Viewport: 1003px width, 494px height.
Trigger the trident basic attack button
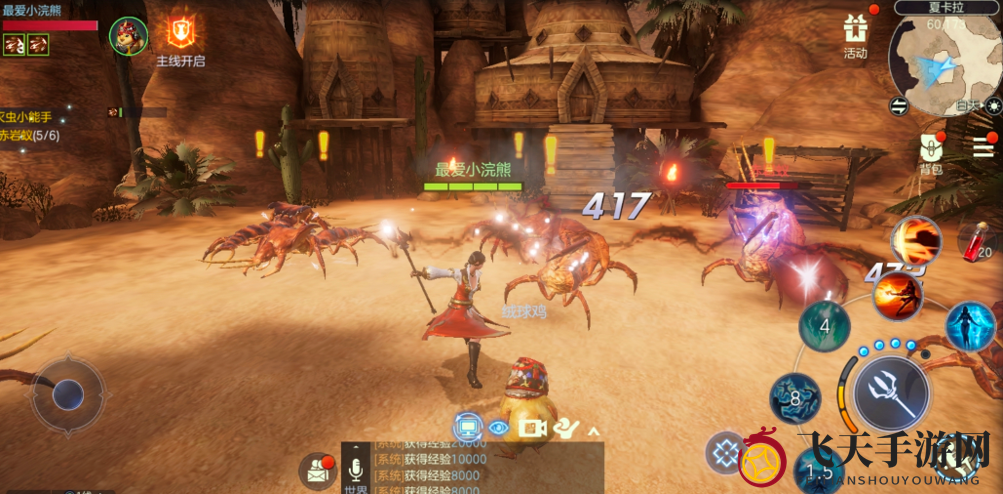tap(892, 388)
